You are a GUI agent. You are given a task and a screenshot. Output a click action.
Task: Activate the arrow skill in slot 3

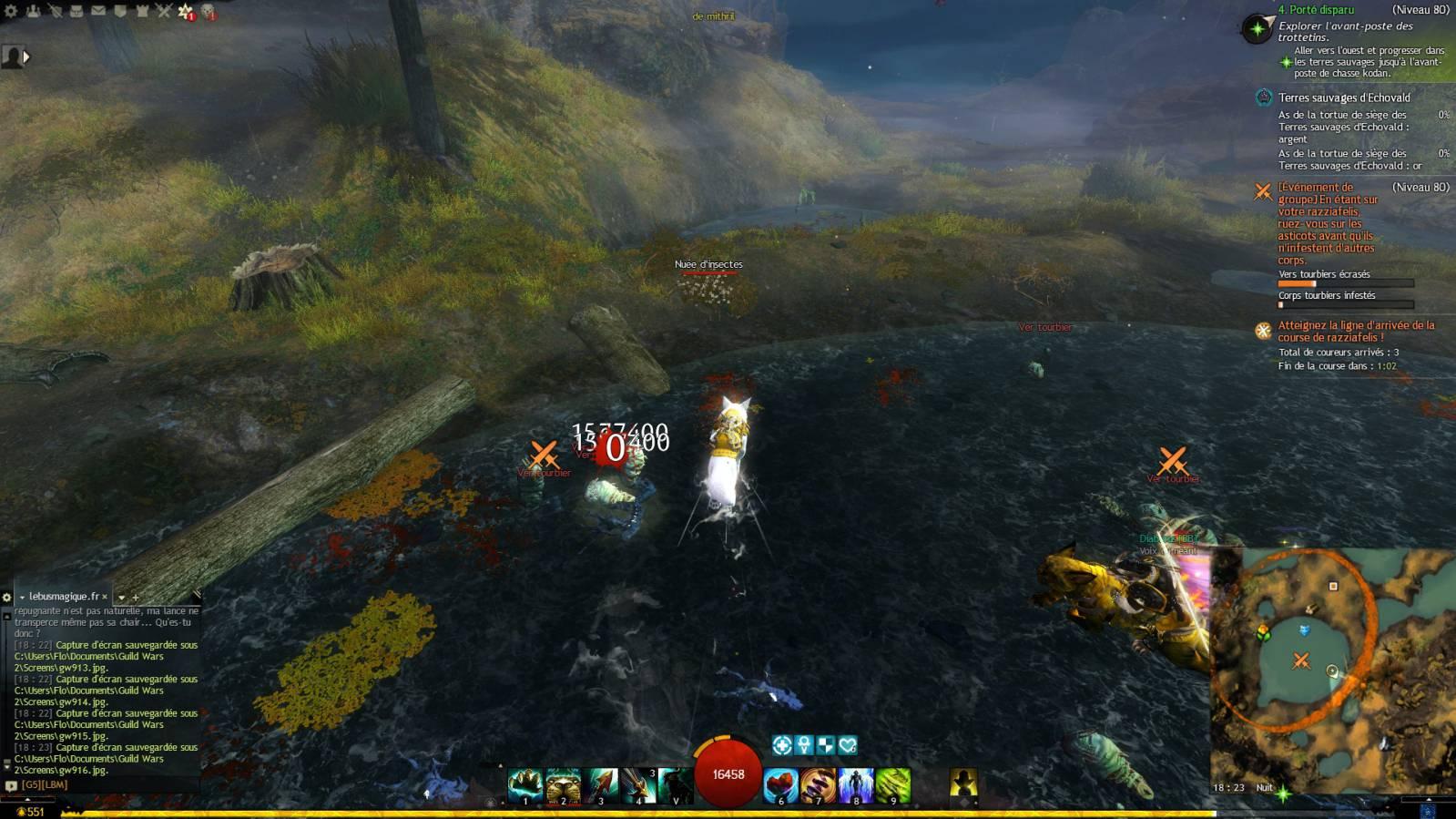tap(601, 784)
